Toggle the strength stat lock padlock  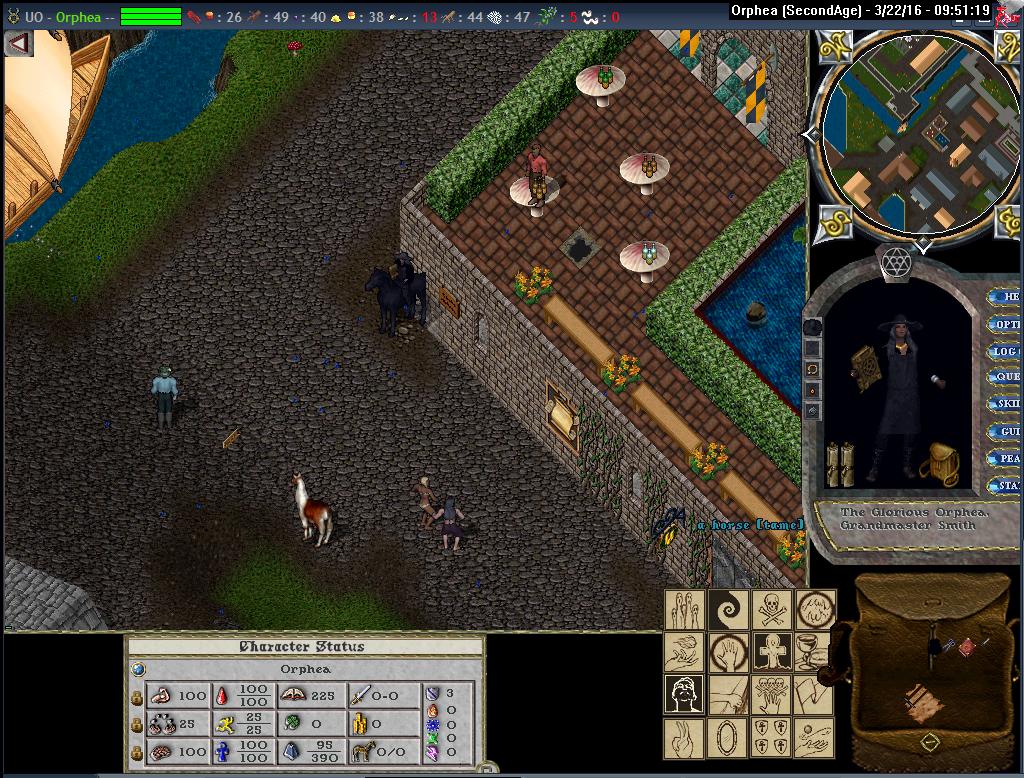coord(137,696)
